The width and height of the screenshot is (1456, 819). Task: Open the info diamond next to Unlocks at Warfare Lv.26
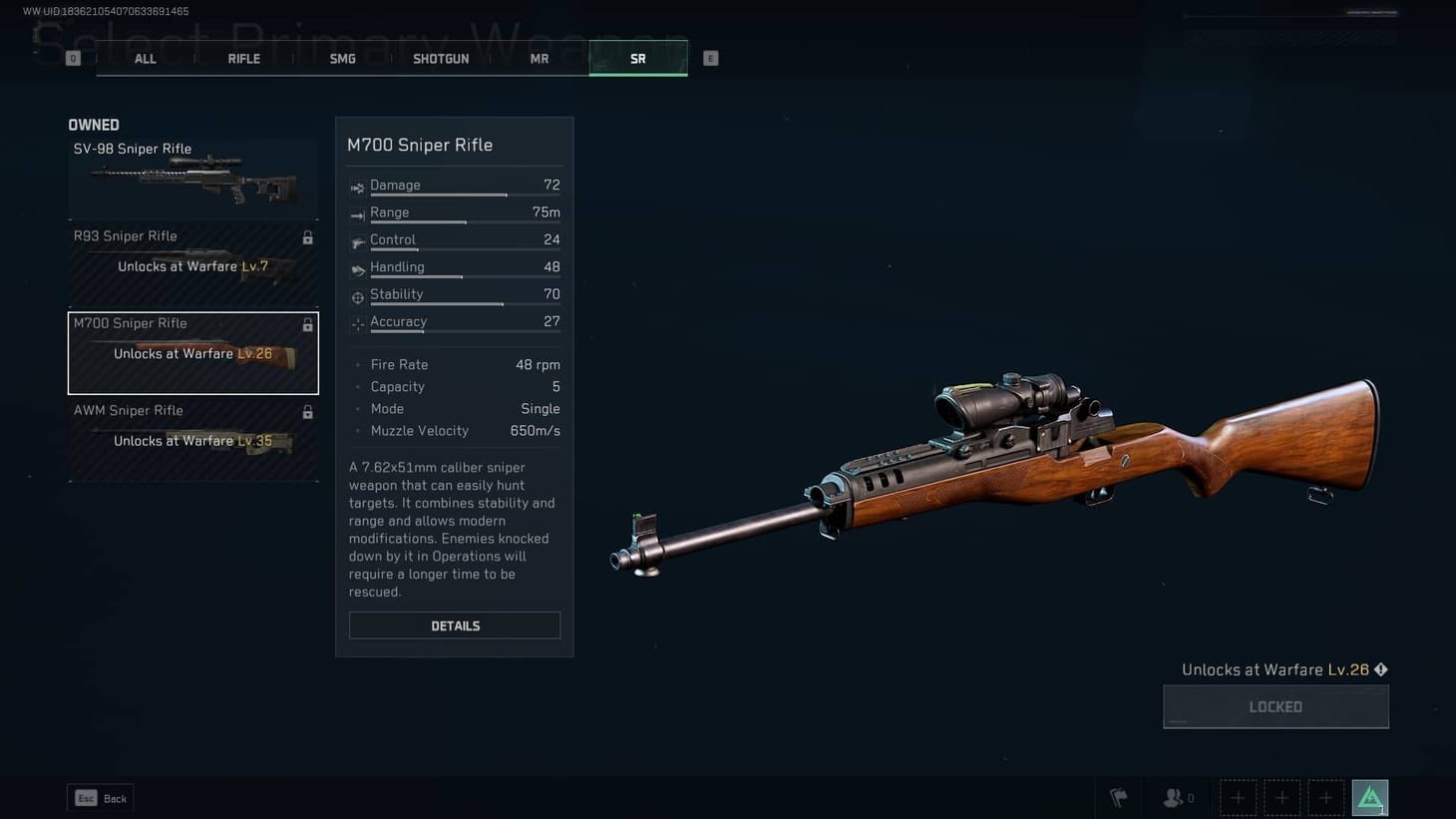pos(1381,669)
